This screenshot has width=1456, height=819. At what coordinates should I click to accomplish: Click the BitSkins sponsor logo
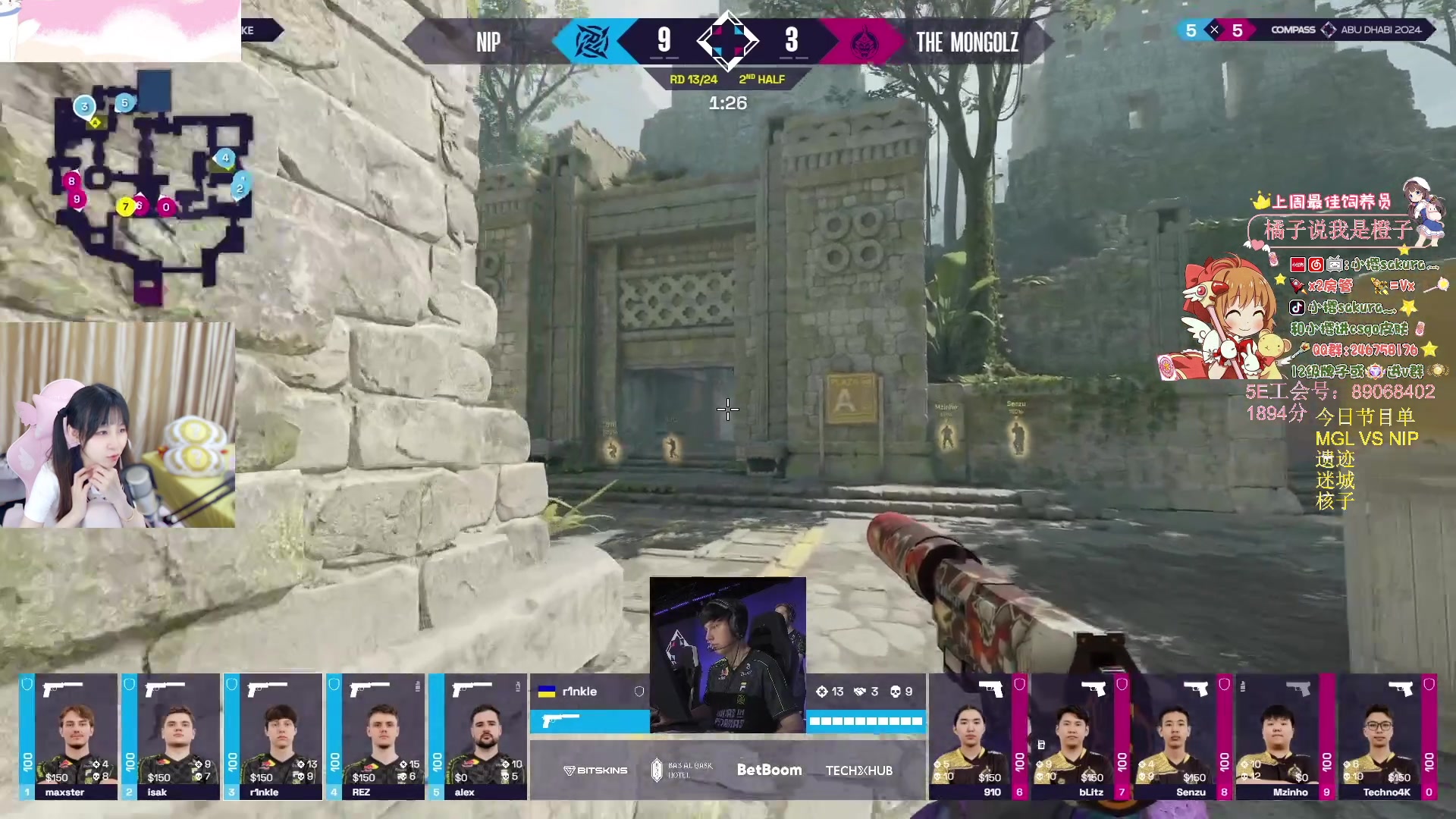[595, 770]
